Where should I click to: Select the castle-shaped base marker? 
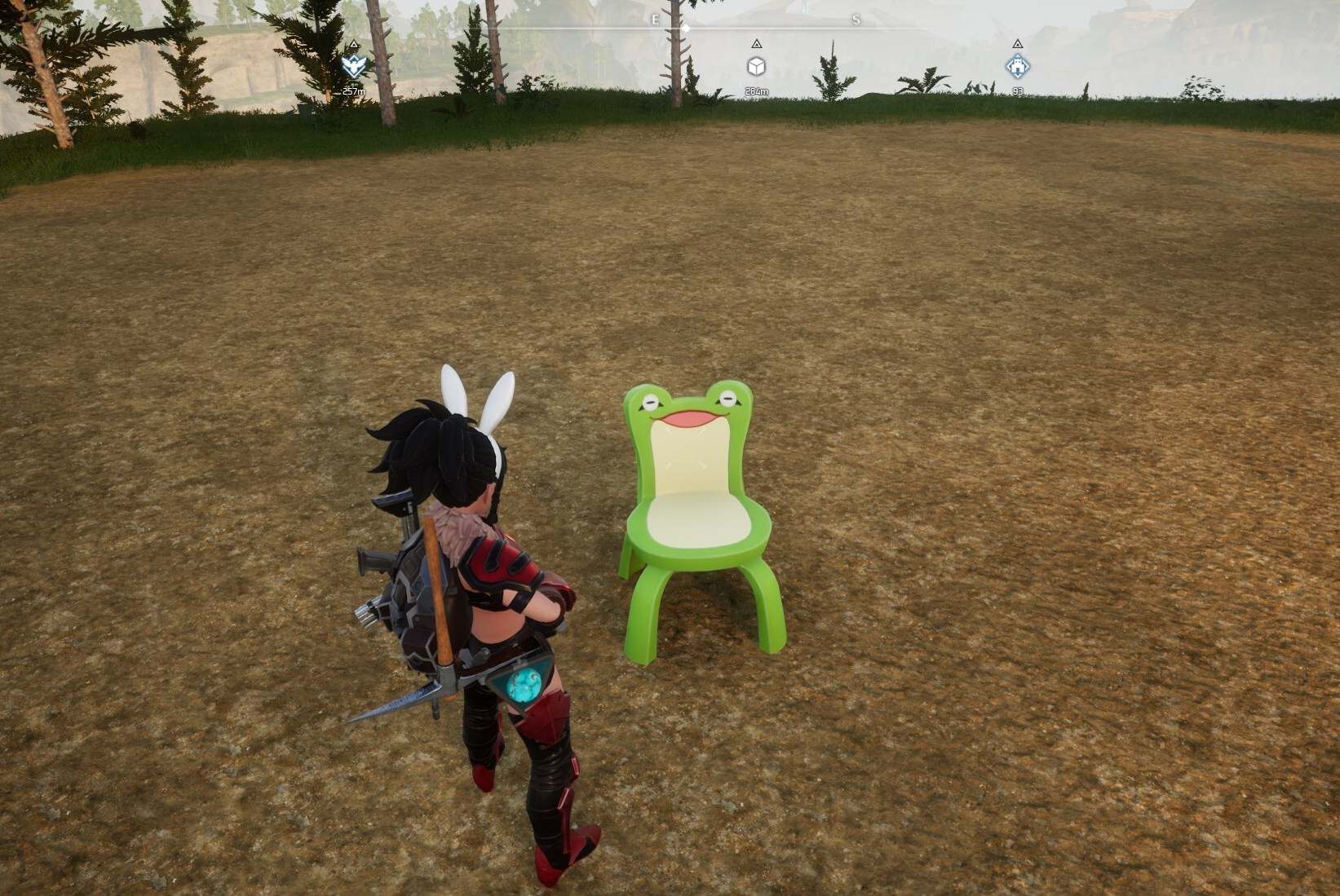(1016, 66)
